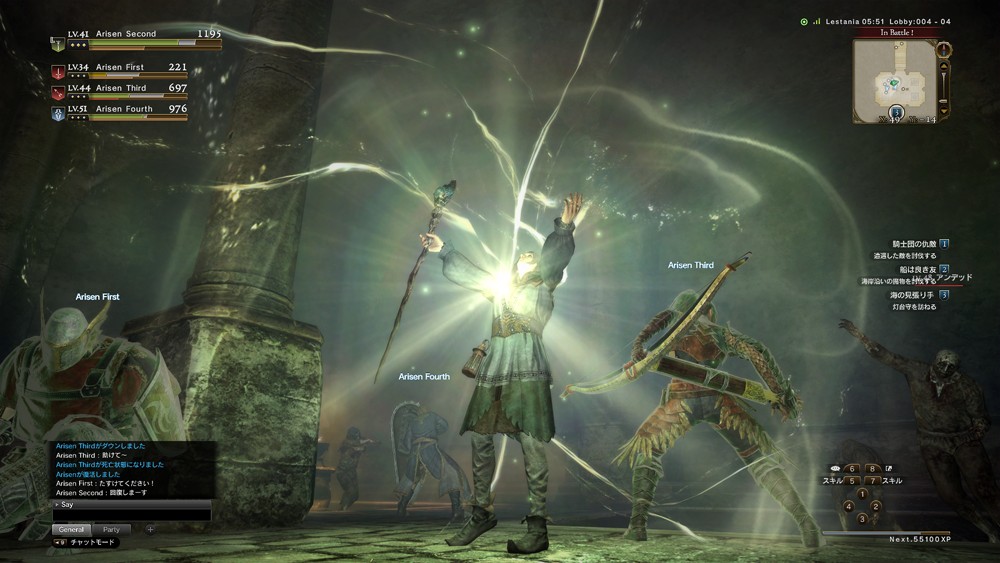Click the minimap
The image size is (1000, 563).
[x=893, y=81]
